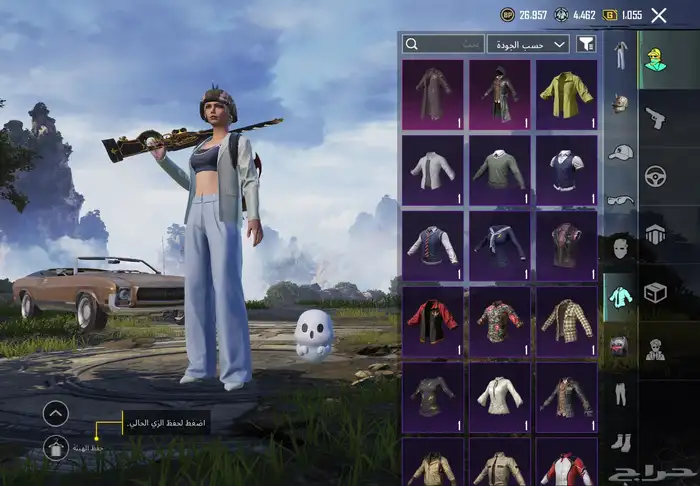Click the inventory search field
Image resolution: width=700 pixels, height=486 pixels.
click(x=443, y=44)
